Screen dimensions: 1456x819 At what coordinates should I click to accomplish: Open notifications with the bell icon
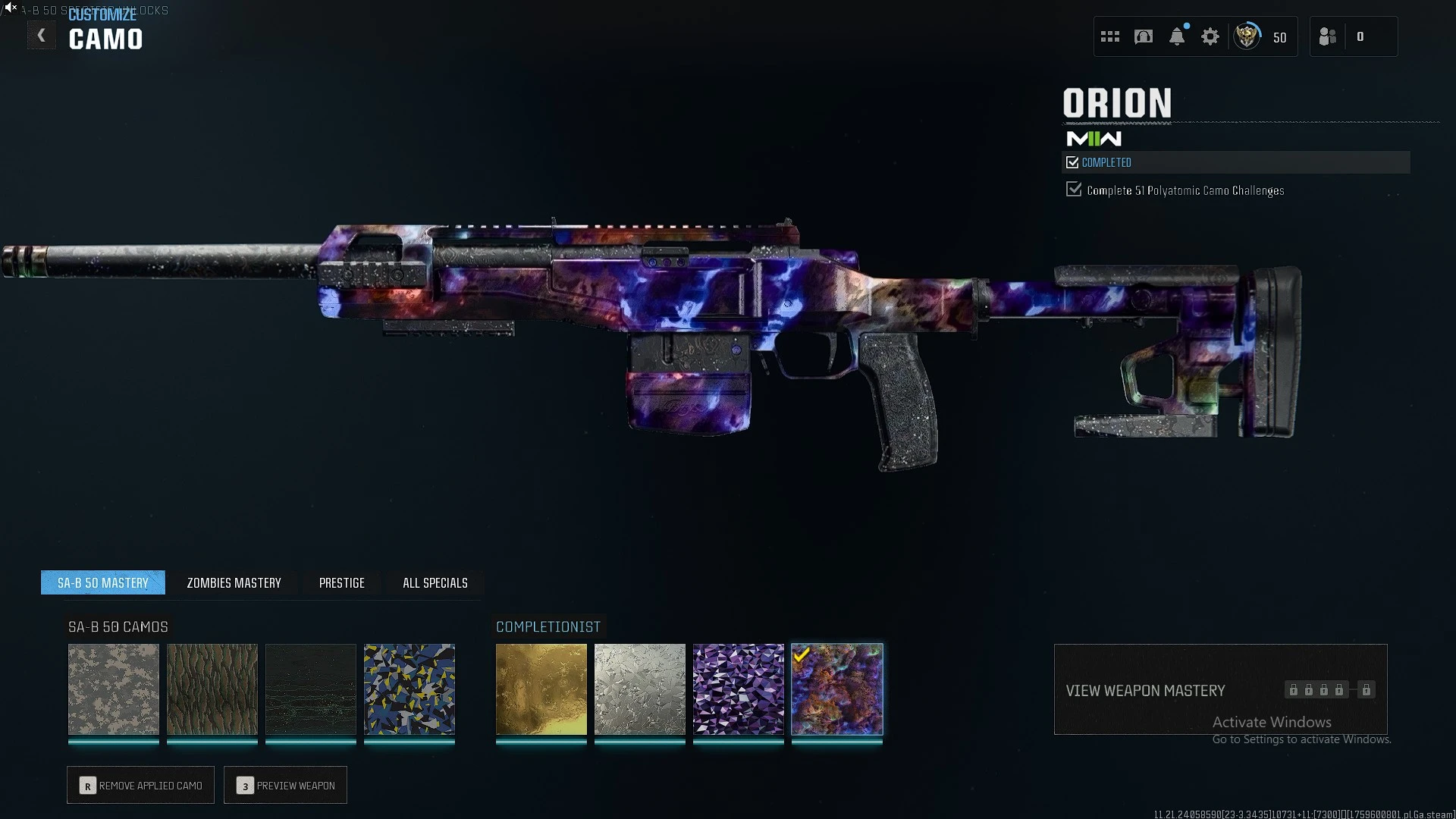[1177, 36]
